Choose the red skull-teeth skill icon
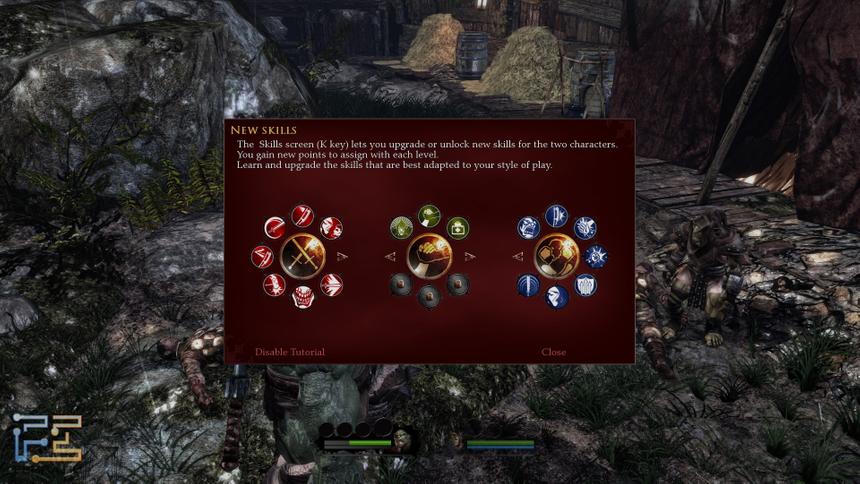Image resolution: width=860 pixels, height=484 pixels. [302, 297]
